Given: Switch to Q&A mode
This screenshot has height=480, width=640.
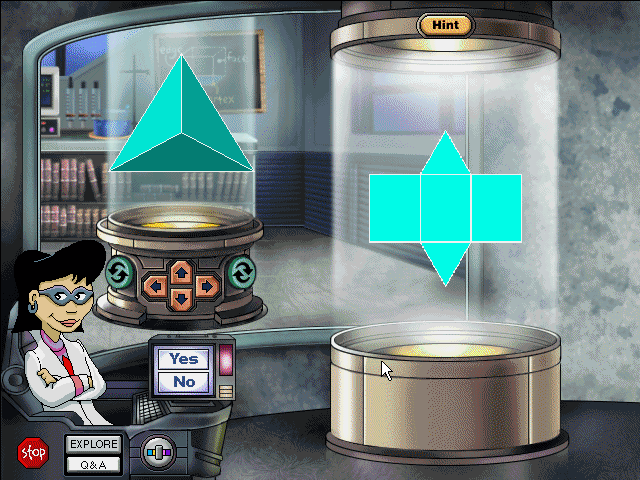Looking at the screenshot, I should (x=94, y=463).
